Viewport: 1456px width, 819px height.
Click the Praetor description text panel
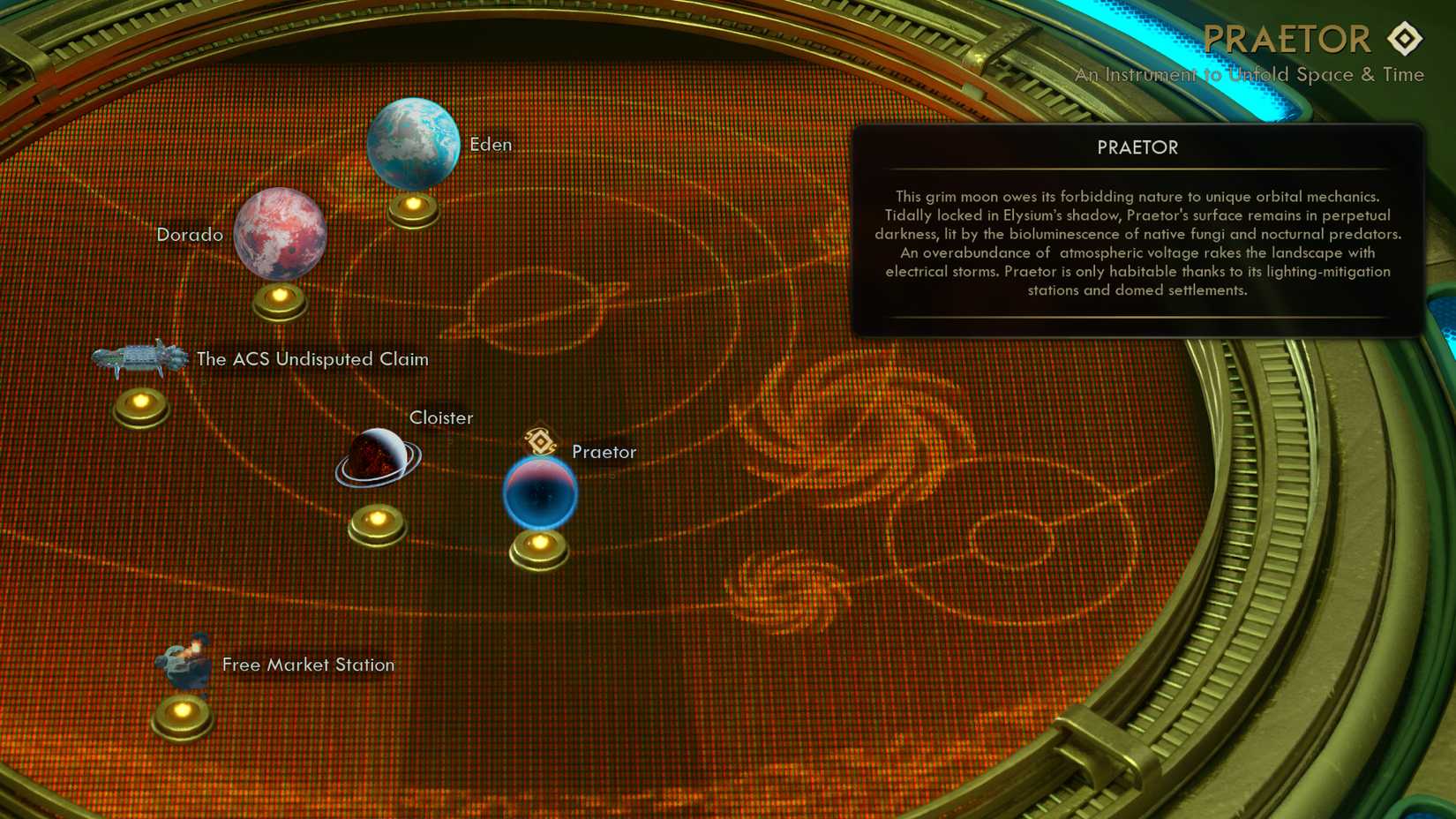coord(1137,244)
